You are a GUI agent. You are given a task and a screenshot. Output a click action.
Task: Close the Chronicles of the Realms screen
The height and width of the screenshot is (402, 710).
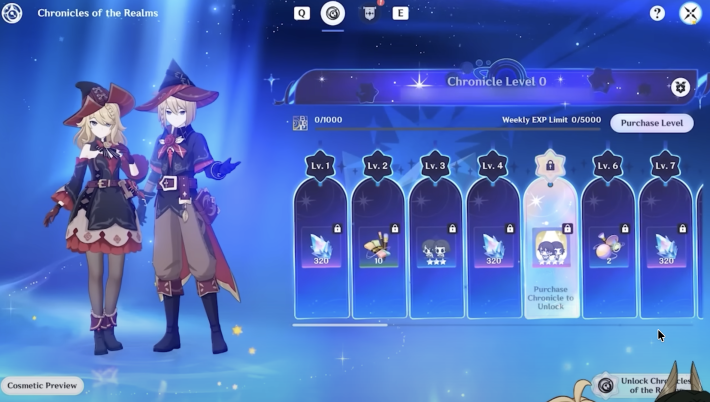[x=689, y=13]
